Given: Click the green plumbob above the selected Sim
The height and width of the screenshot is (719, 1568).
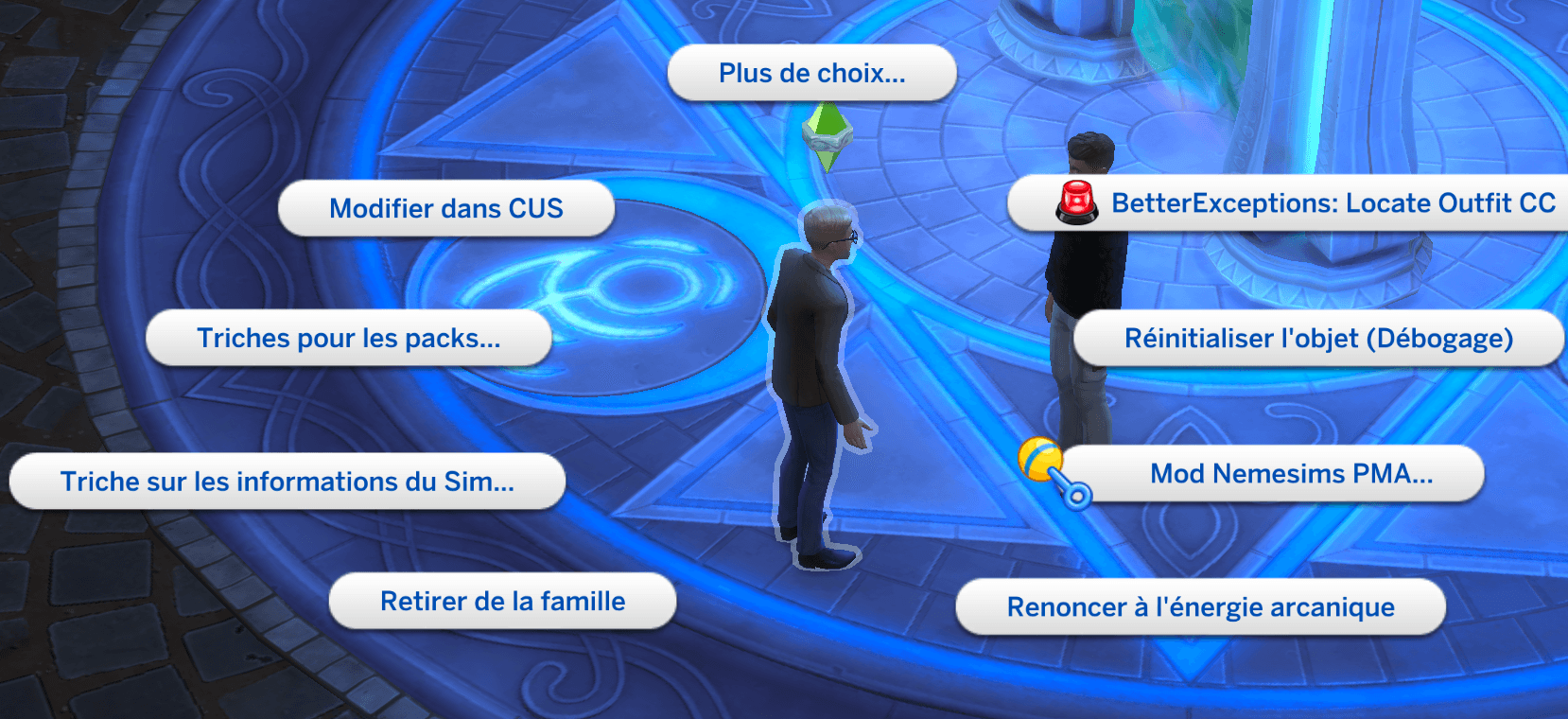Looking at the screenshot, I should point(830,137).
